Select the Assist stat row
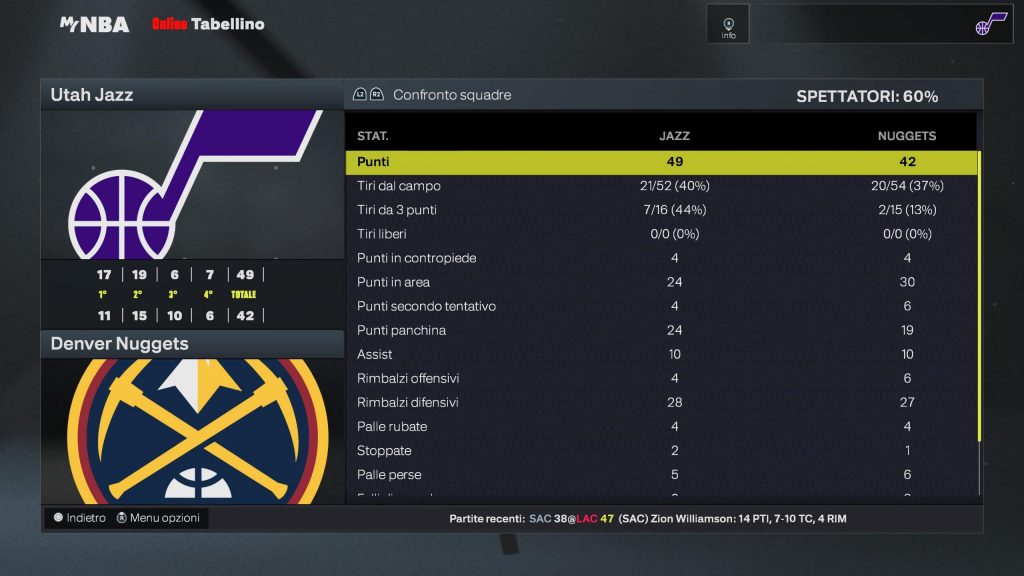This screenshot has height=576, width=1024. coord(660,354)
